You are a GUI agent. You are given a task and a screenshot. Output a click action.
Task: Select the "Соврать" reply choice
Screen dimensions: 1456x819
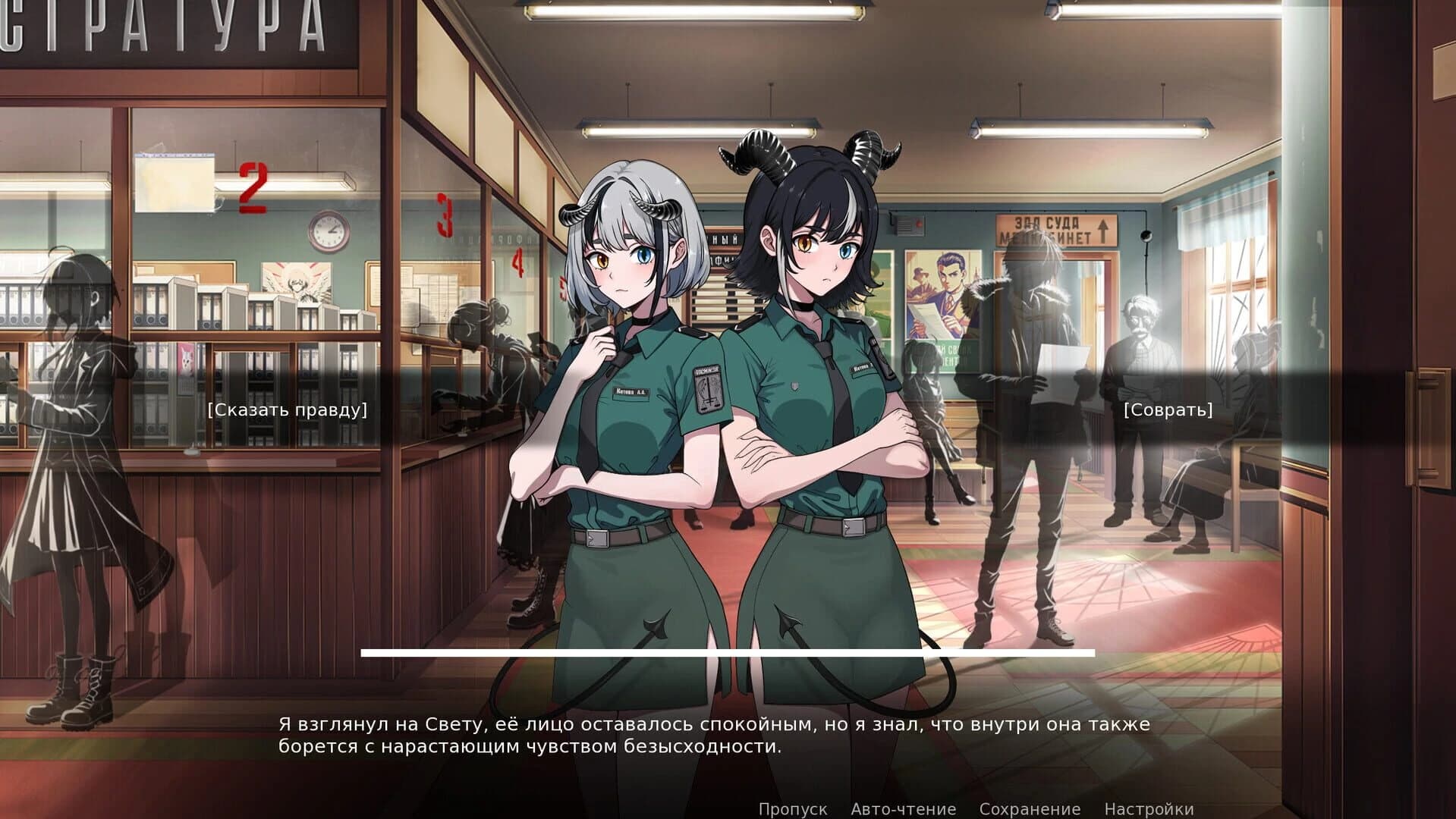tap(1168, 410)
